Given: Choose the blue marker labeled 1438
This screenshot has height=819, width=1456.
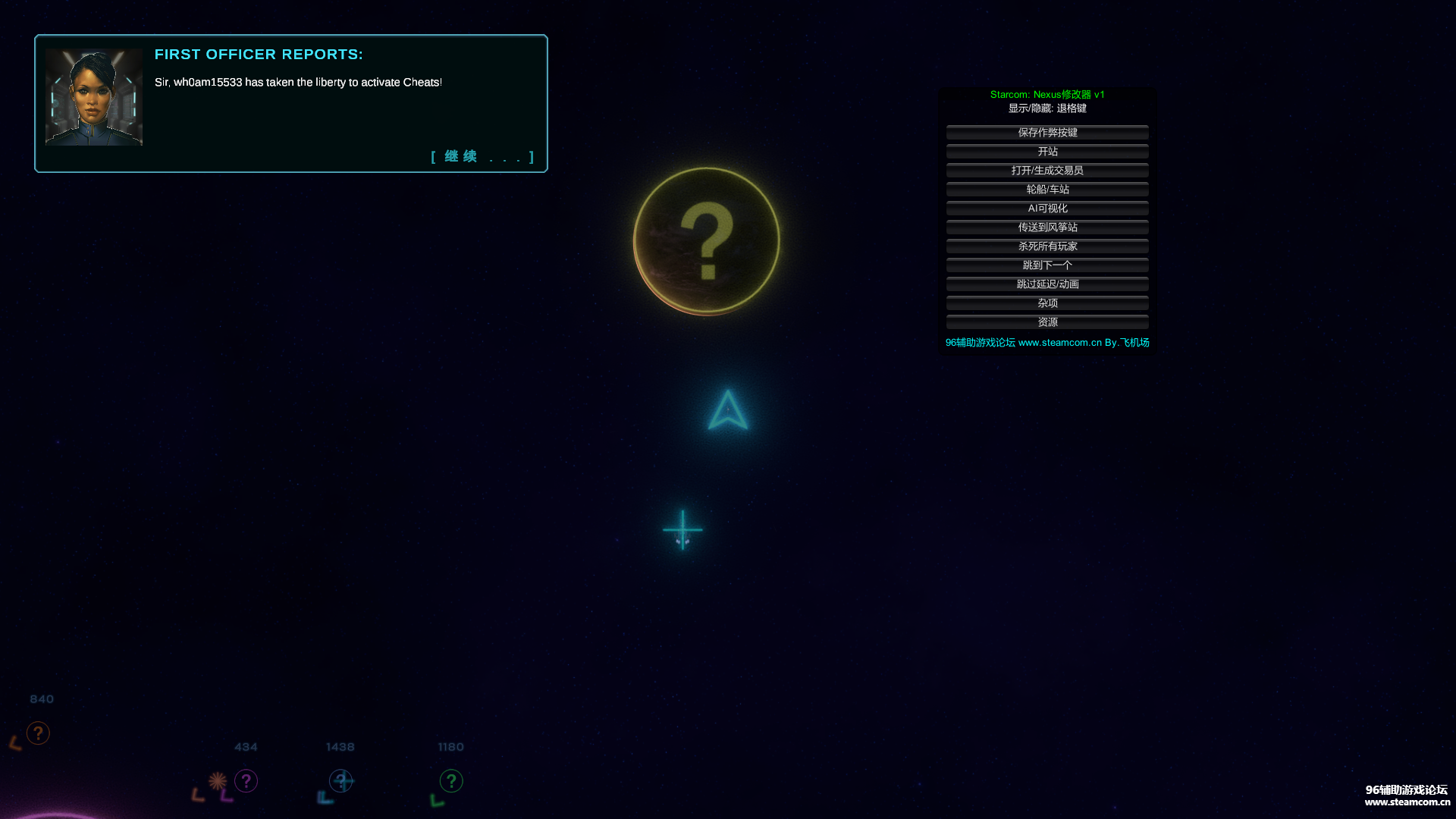Looking at the screenshot, I should pos(341,781).
